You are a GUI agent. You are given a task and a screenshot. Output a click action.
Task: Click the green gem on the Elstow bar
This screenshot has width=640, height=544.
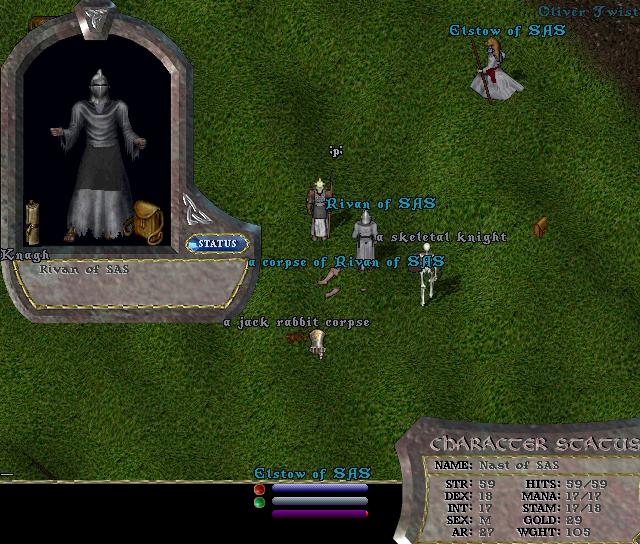(x=260, y=503)
